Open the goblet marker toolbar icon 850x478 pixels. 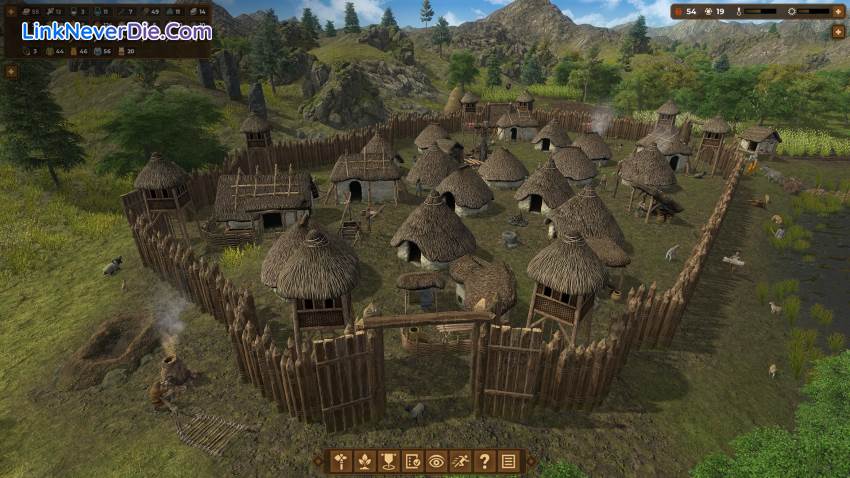pos(389,461)
